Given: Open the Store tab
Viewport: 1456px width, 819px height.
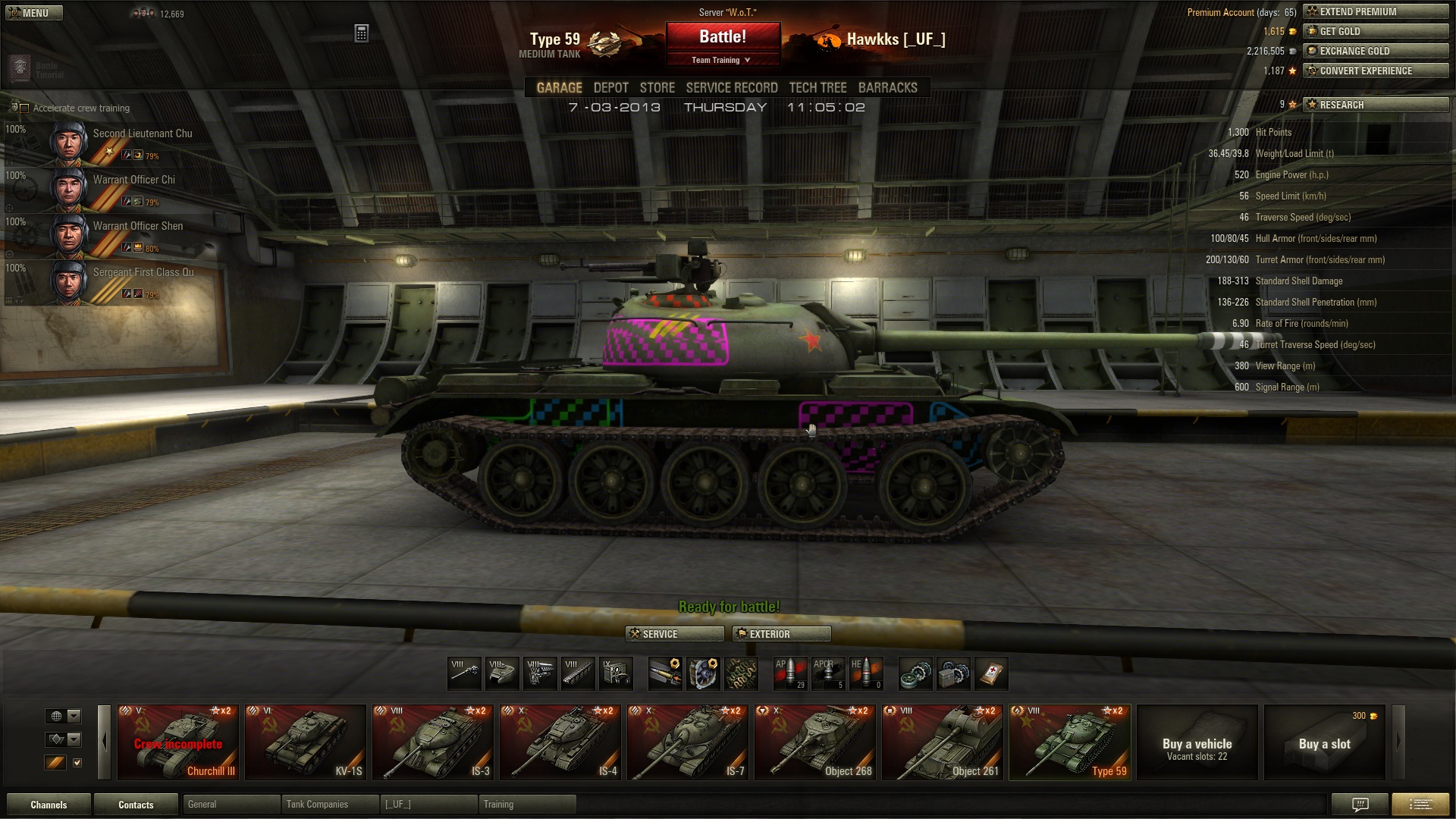Looking at the screenshot, I should pos(657,88).
